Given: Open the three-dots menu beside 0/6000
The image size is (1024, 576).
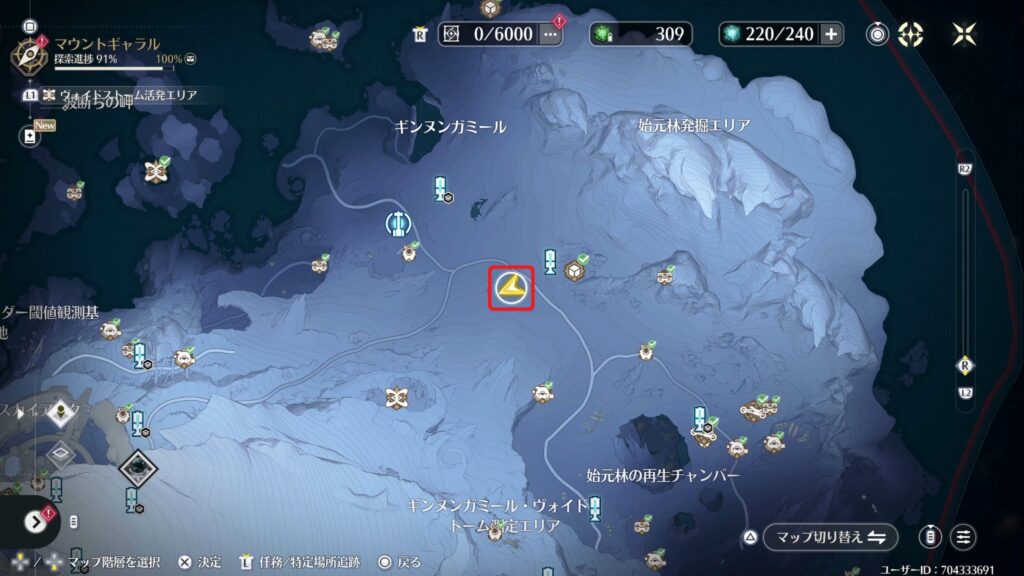Looking at the screenshot, I should [550, 34].
